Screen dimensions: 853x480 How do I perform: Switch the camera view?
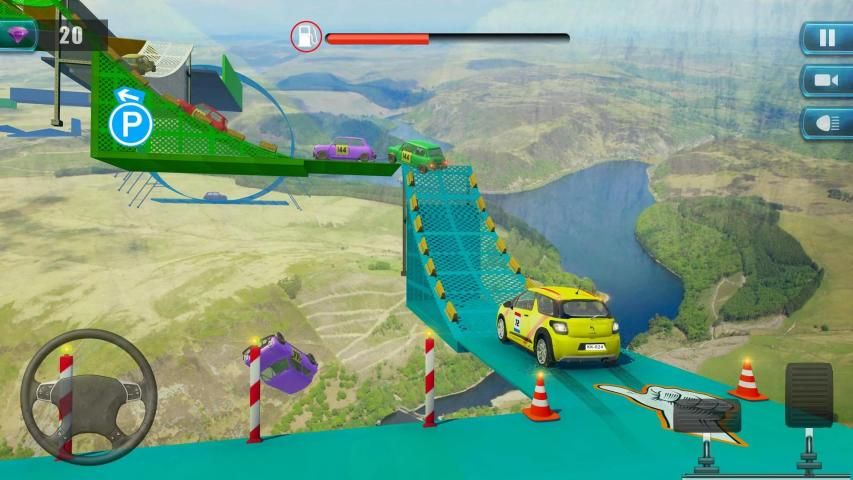pos(826,80)
